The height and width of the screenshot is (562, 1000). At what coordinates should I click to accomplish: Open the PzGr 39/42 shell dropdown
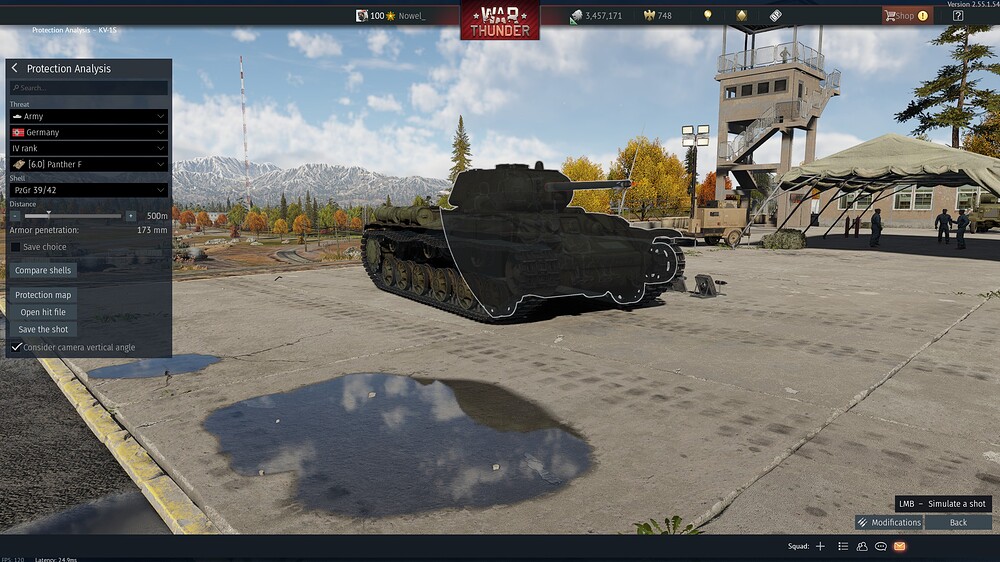(89, 189)
